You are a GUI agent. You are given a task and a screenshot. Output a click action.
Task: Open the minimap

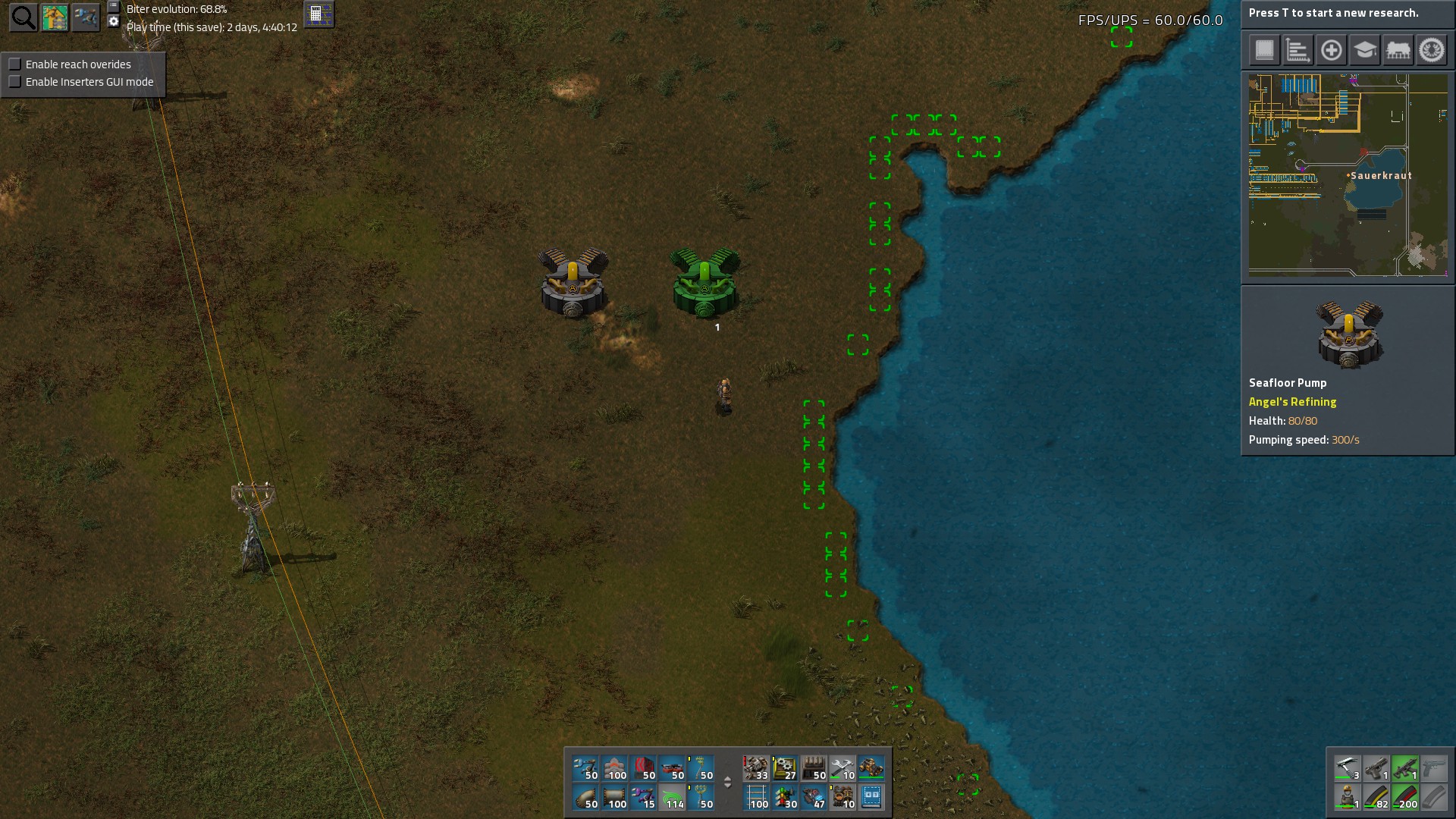tap(1348, 174)
